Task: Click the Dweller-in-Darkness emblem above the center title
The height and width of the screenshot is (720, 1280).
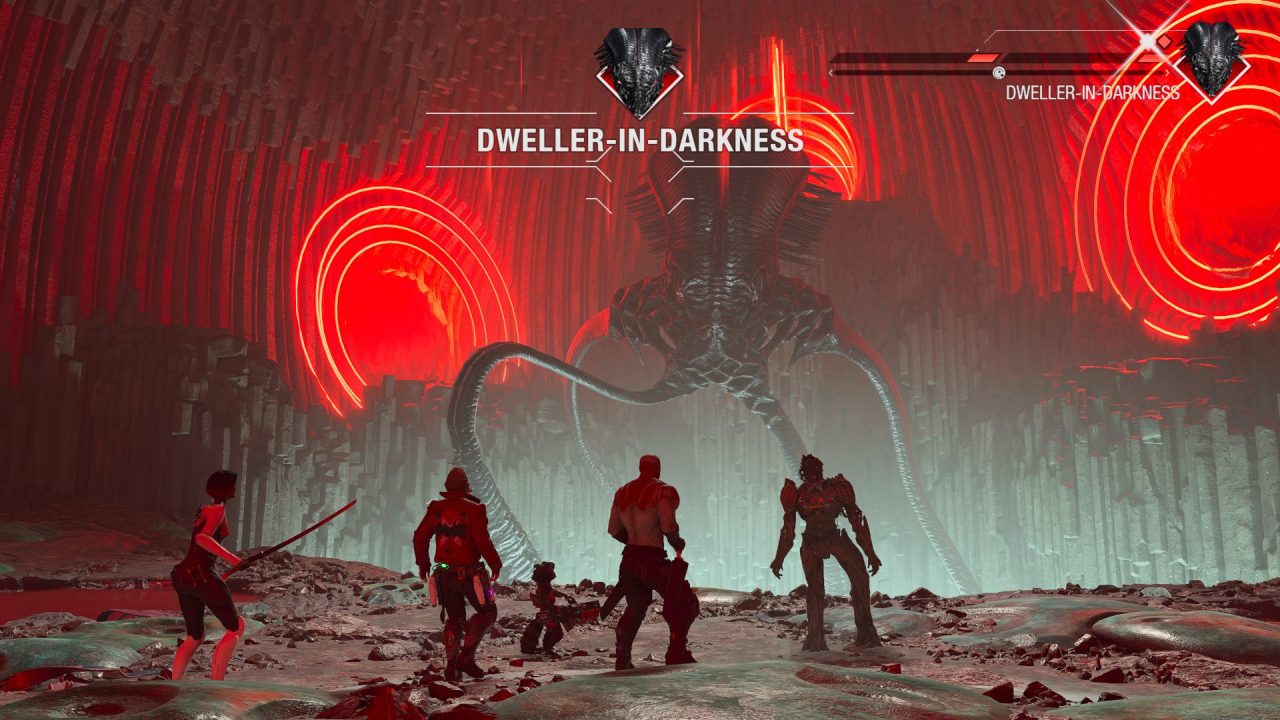Action: (x=639, y=71)
